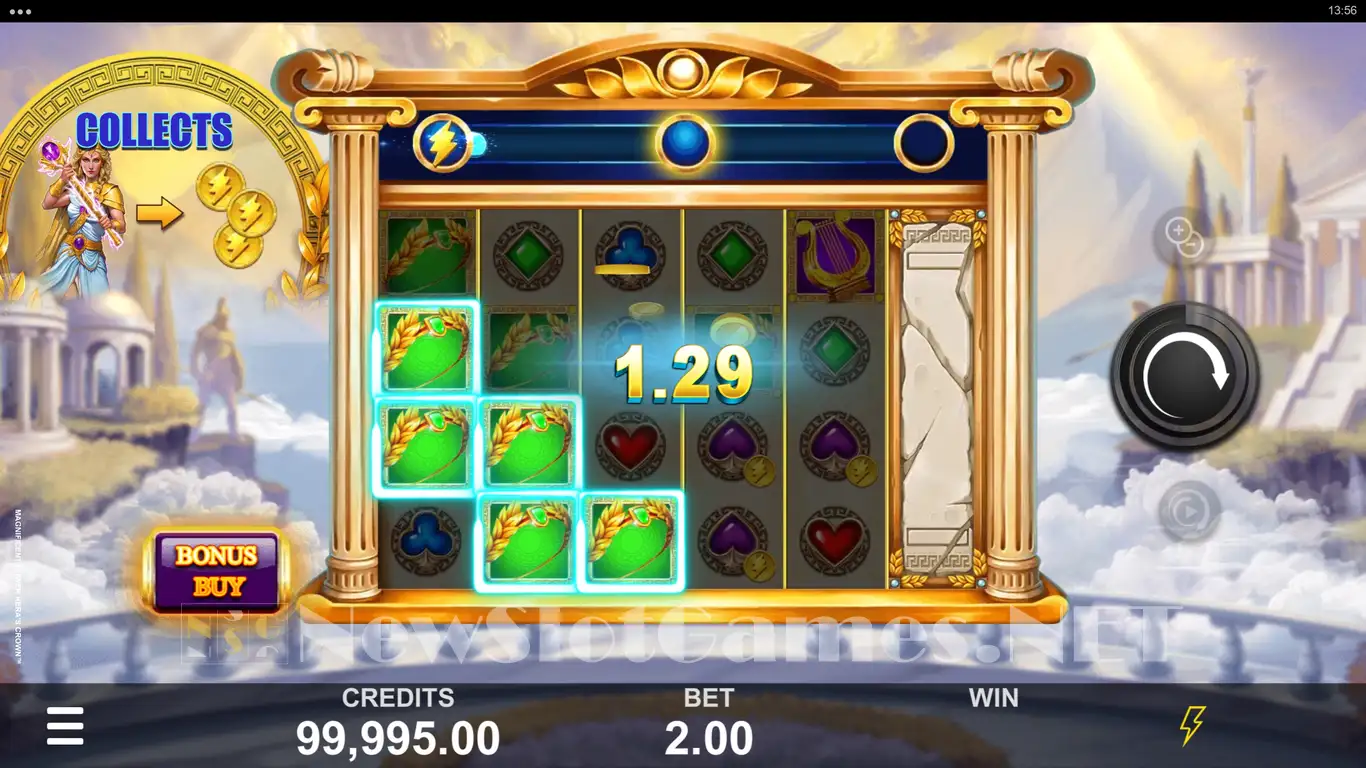Click the three-dot overlay menu in the top bar

coord(19,11)
